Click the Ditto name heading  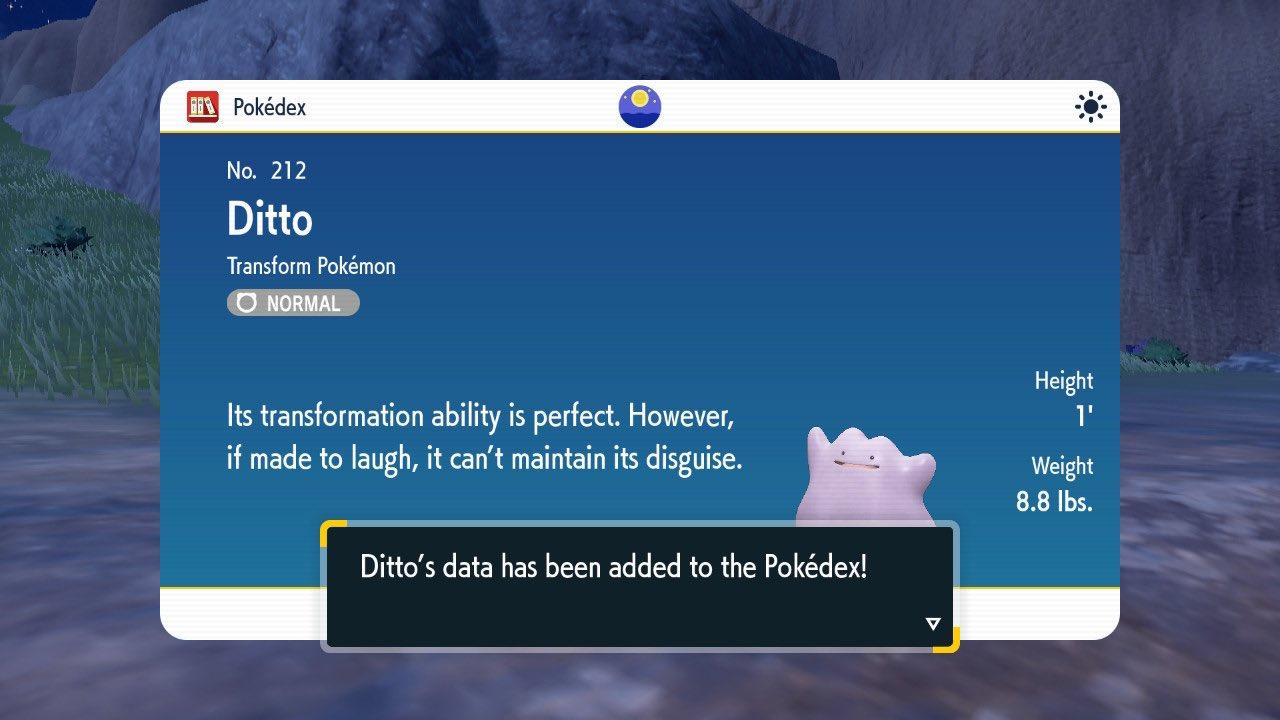[x=268, y=219]
